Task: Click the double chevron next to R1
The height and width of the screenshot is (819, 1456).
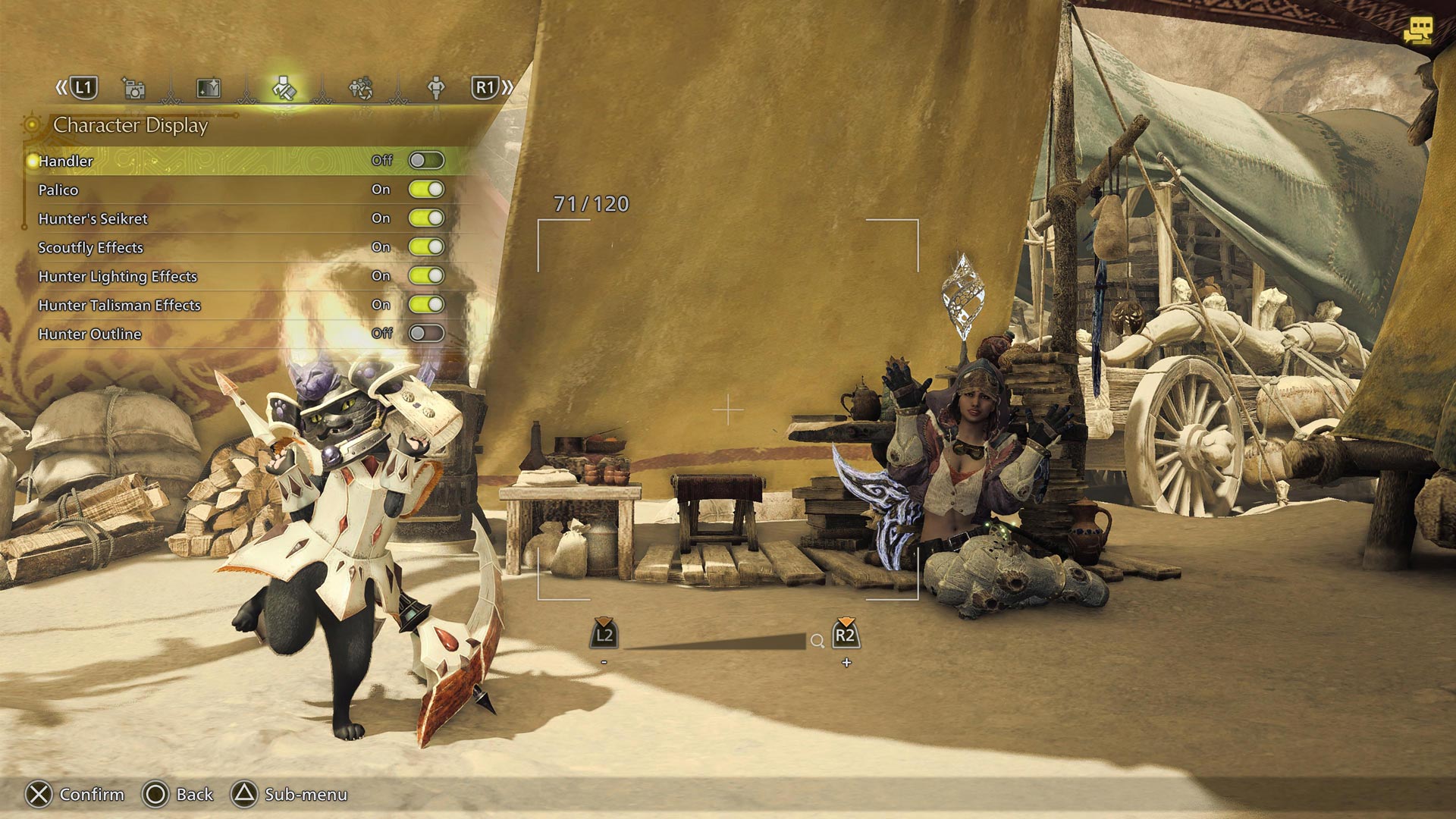Action: [x=507, y=87]
